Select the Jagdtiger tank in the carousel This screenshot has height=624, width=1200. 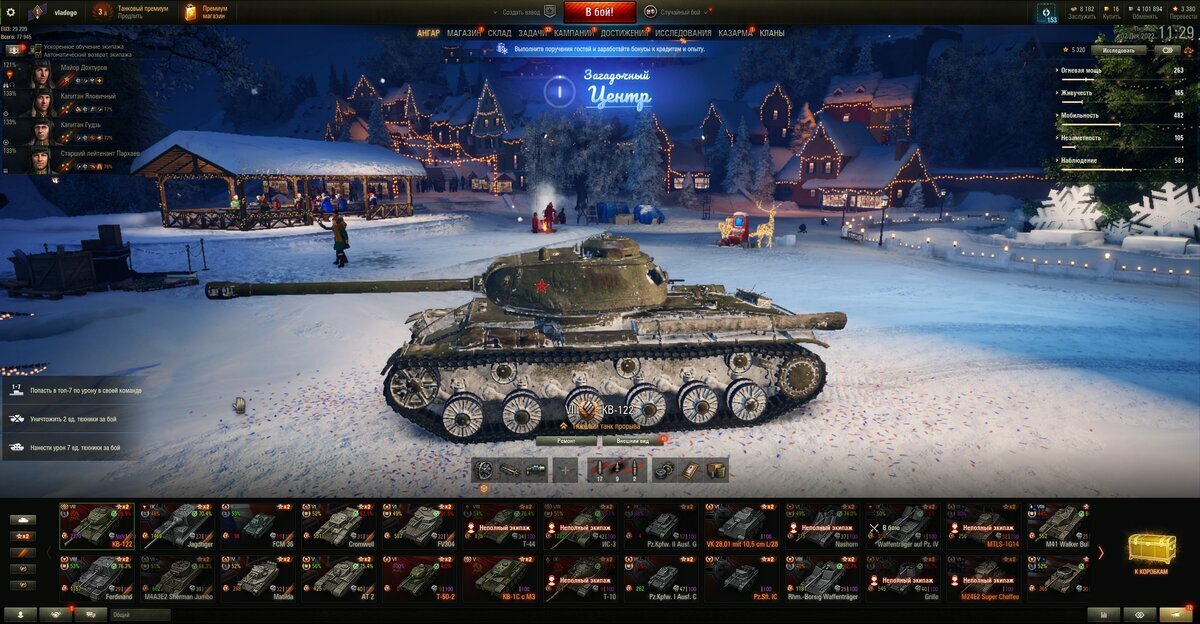(176, 524)
